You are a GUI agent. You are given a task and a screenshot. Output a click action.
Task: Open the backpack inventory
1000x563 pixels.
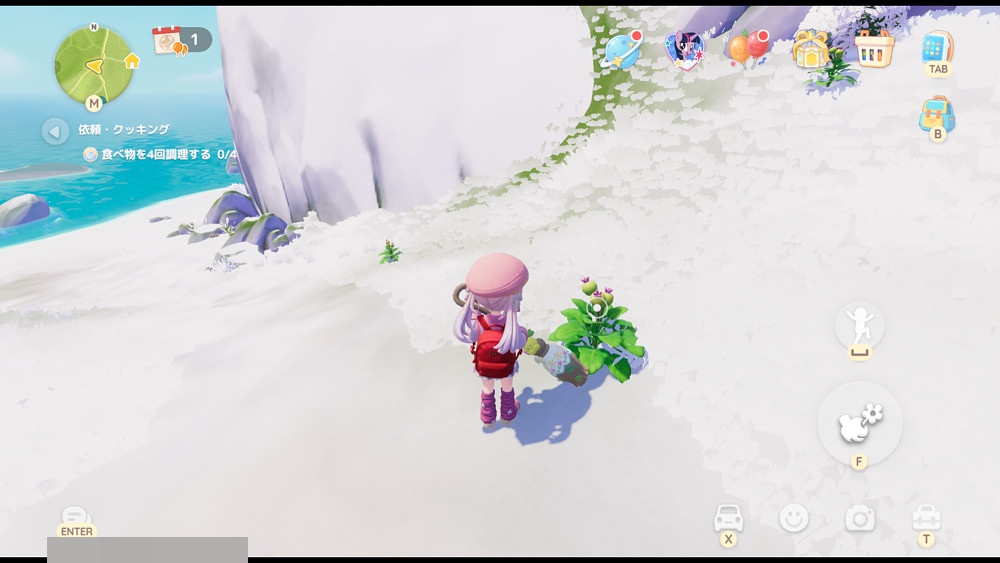point(937,114)
